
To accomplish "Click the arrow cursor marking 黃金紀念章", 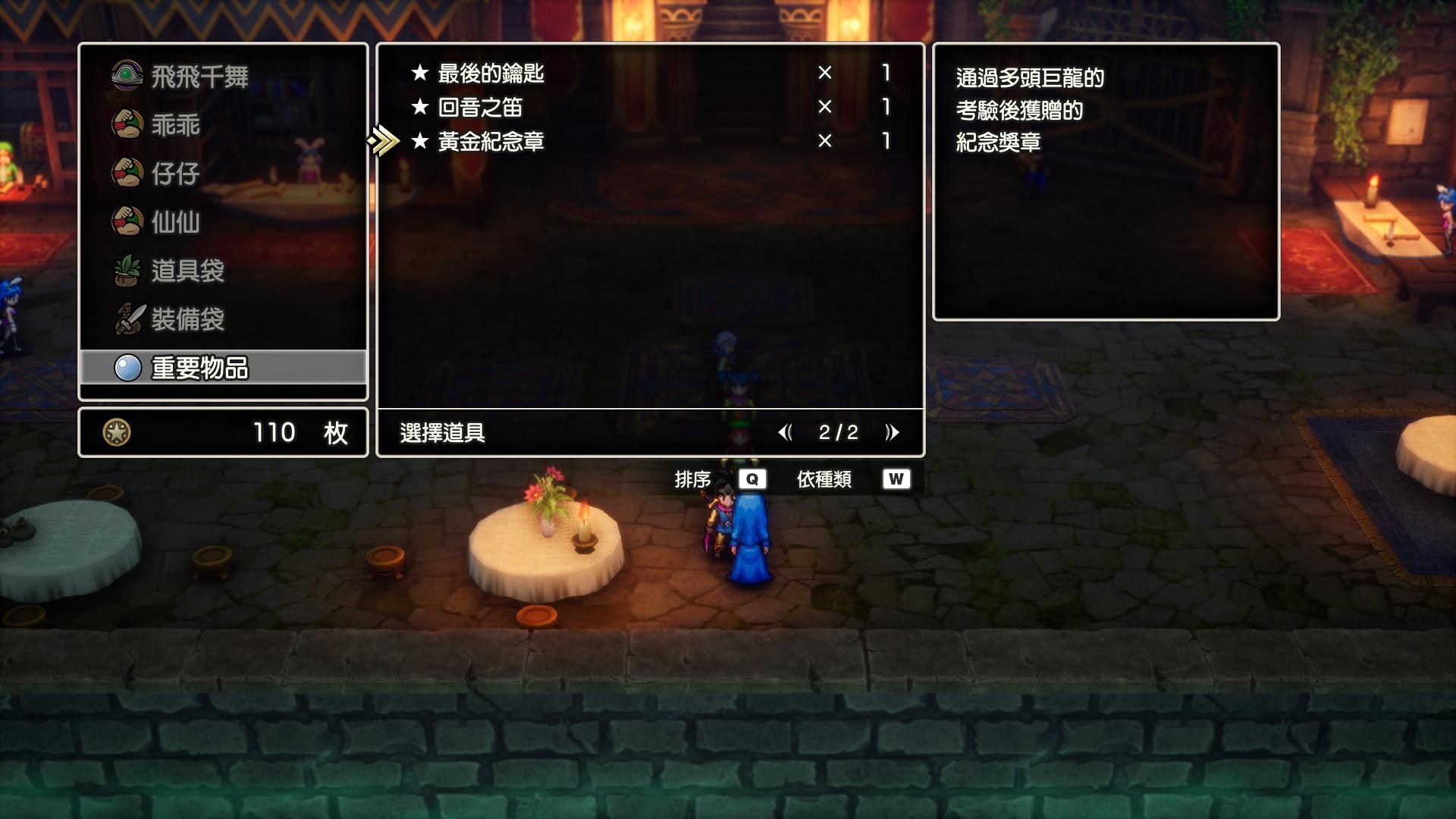I will pyautogui.click(x=383, y=140).
